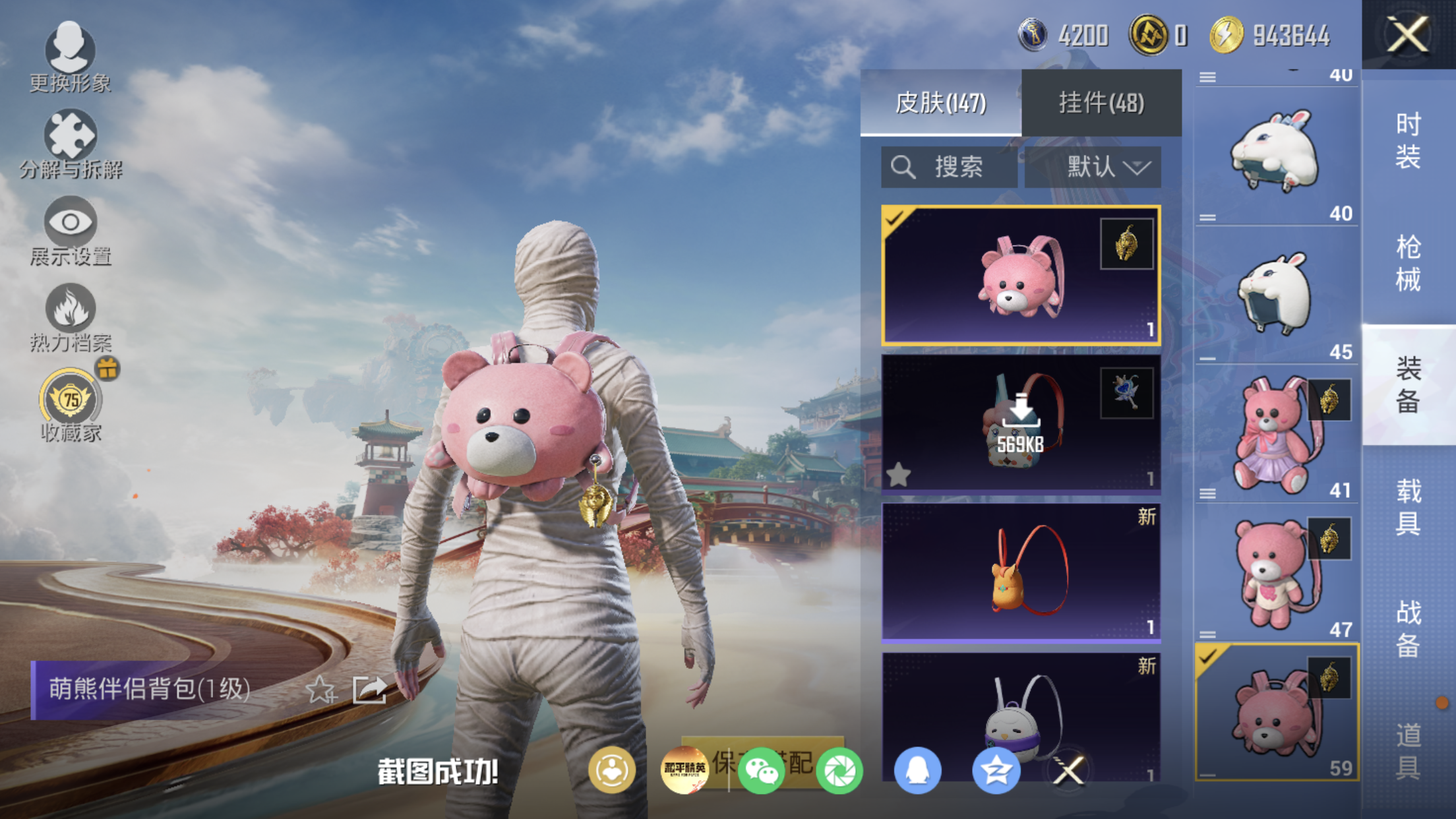Select the orange fox backpack skin
The width and height of the screenshot is (1456, 819).
click(x=1021, y=572)
